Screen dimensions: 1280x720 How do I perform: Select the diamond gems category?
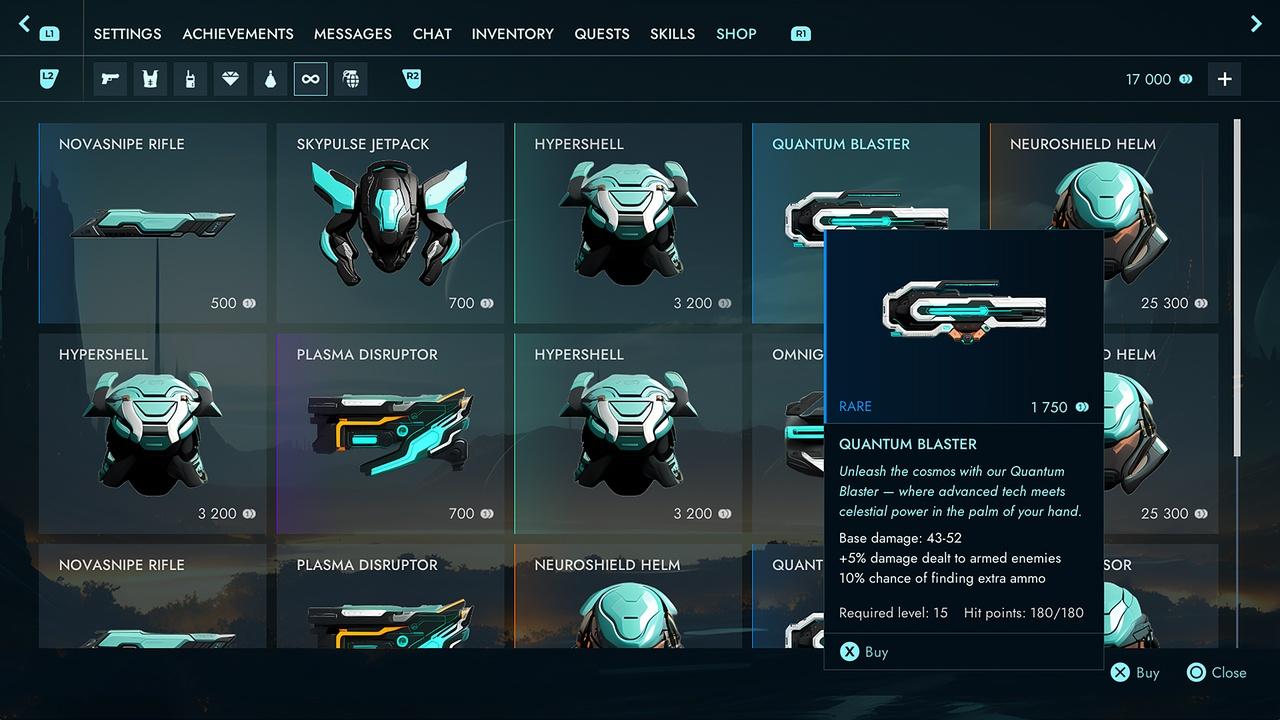(x=230, y=79)
